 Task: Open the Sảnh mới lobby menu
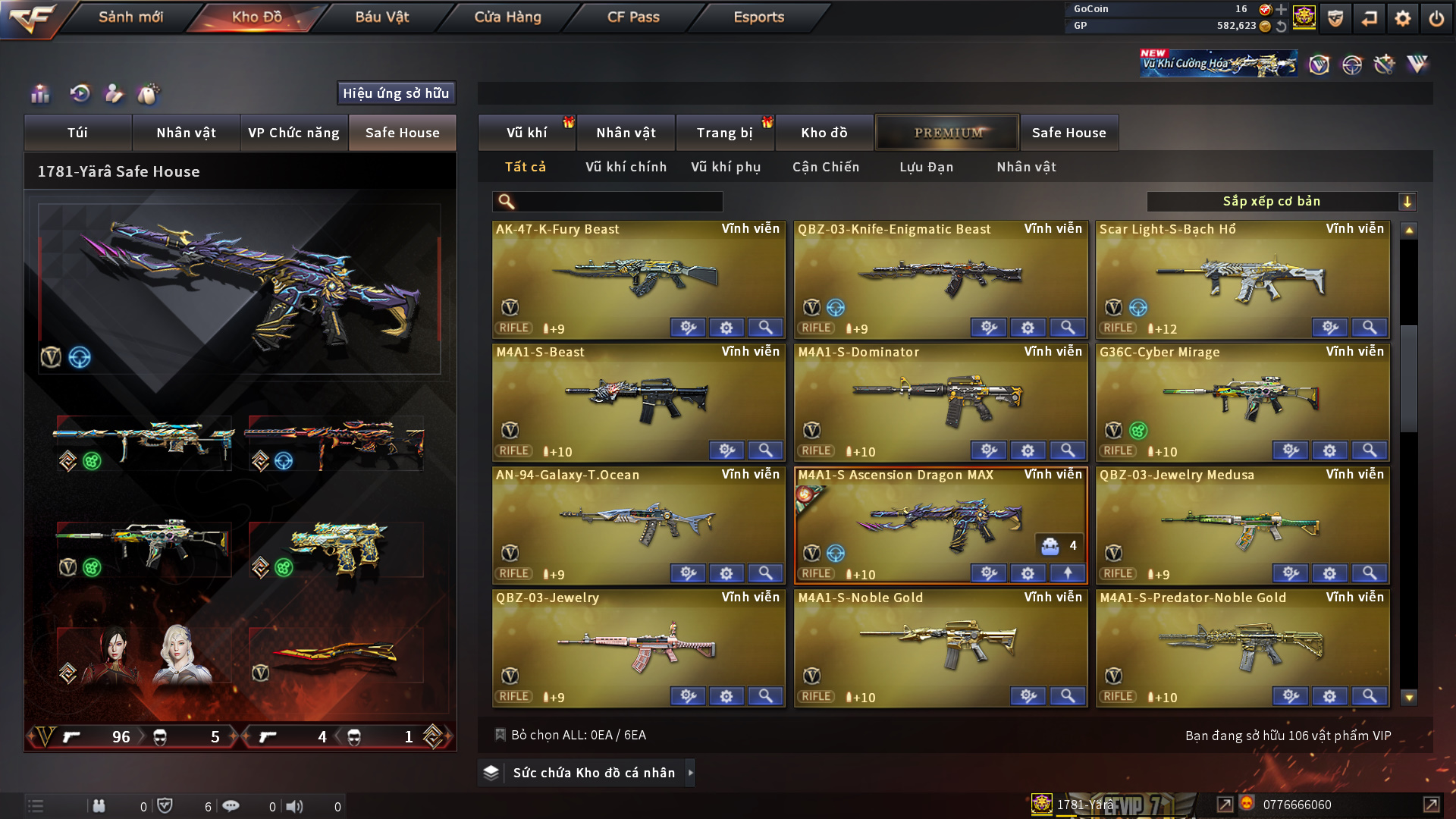pos(130,17)
